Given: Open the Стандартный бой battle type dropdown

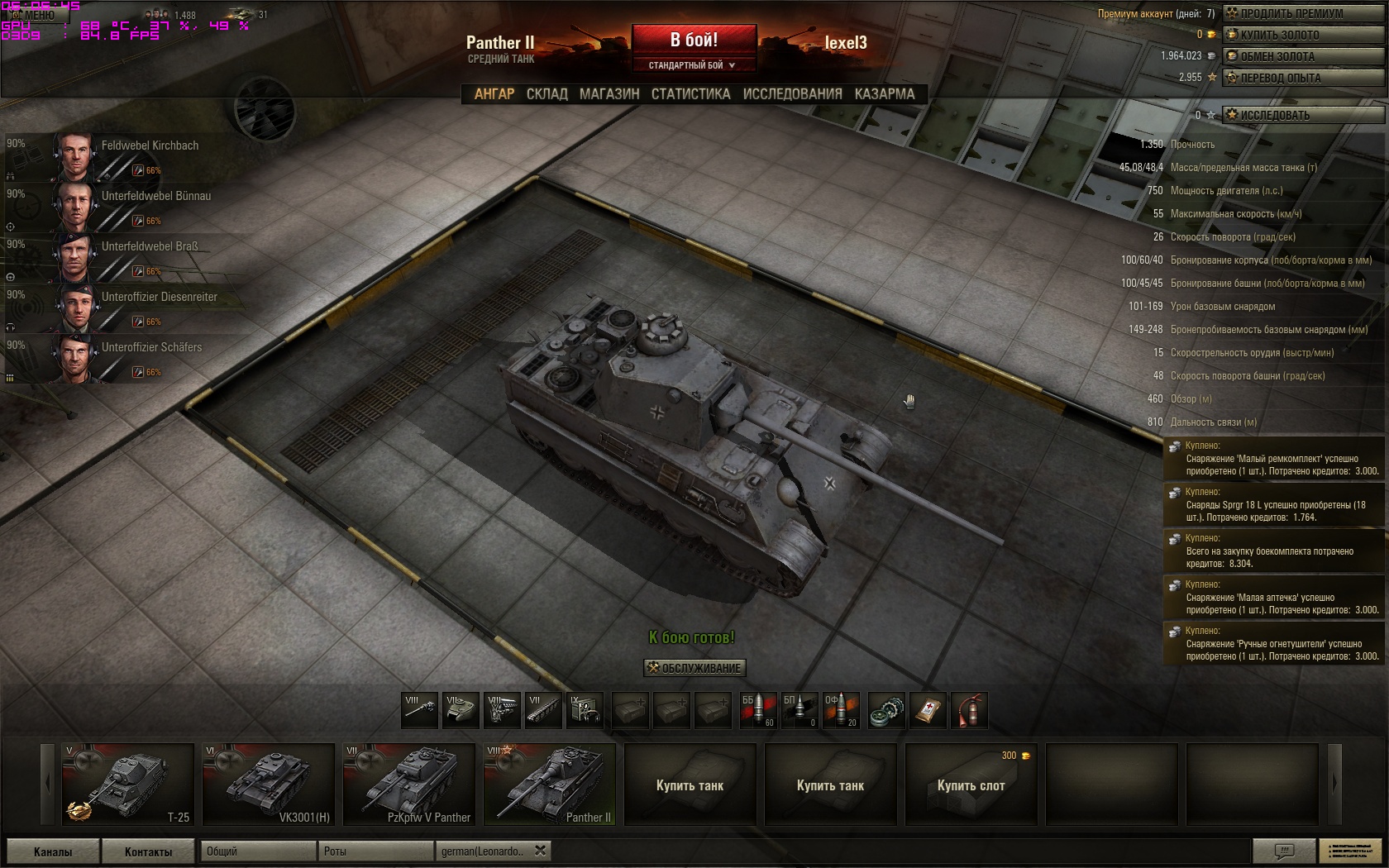Looking at the screenshot, I should click(x=693, y=65).
